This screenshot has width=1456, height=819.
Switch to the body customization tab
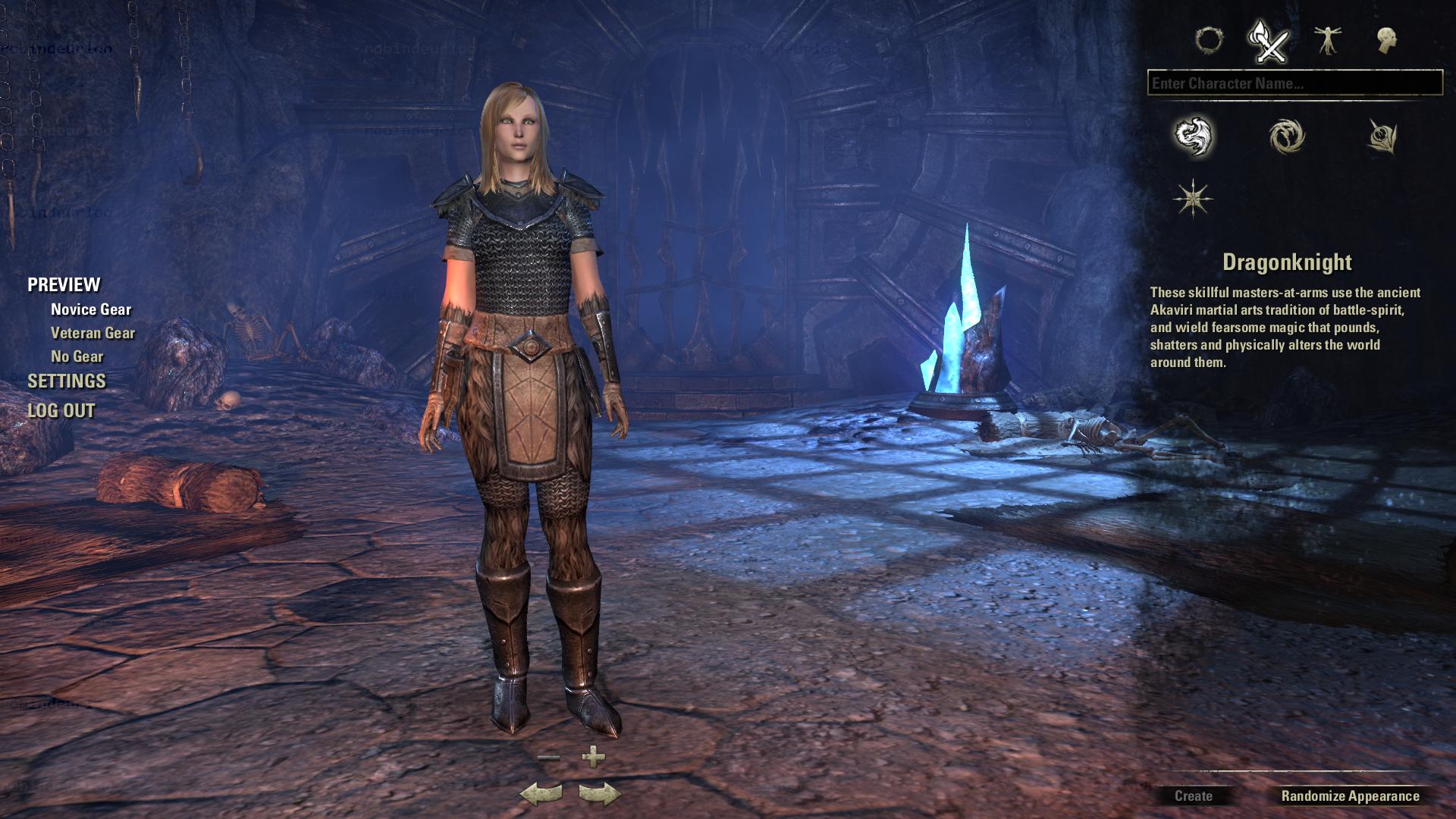(1328, 40)
